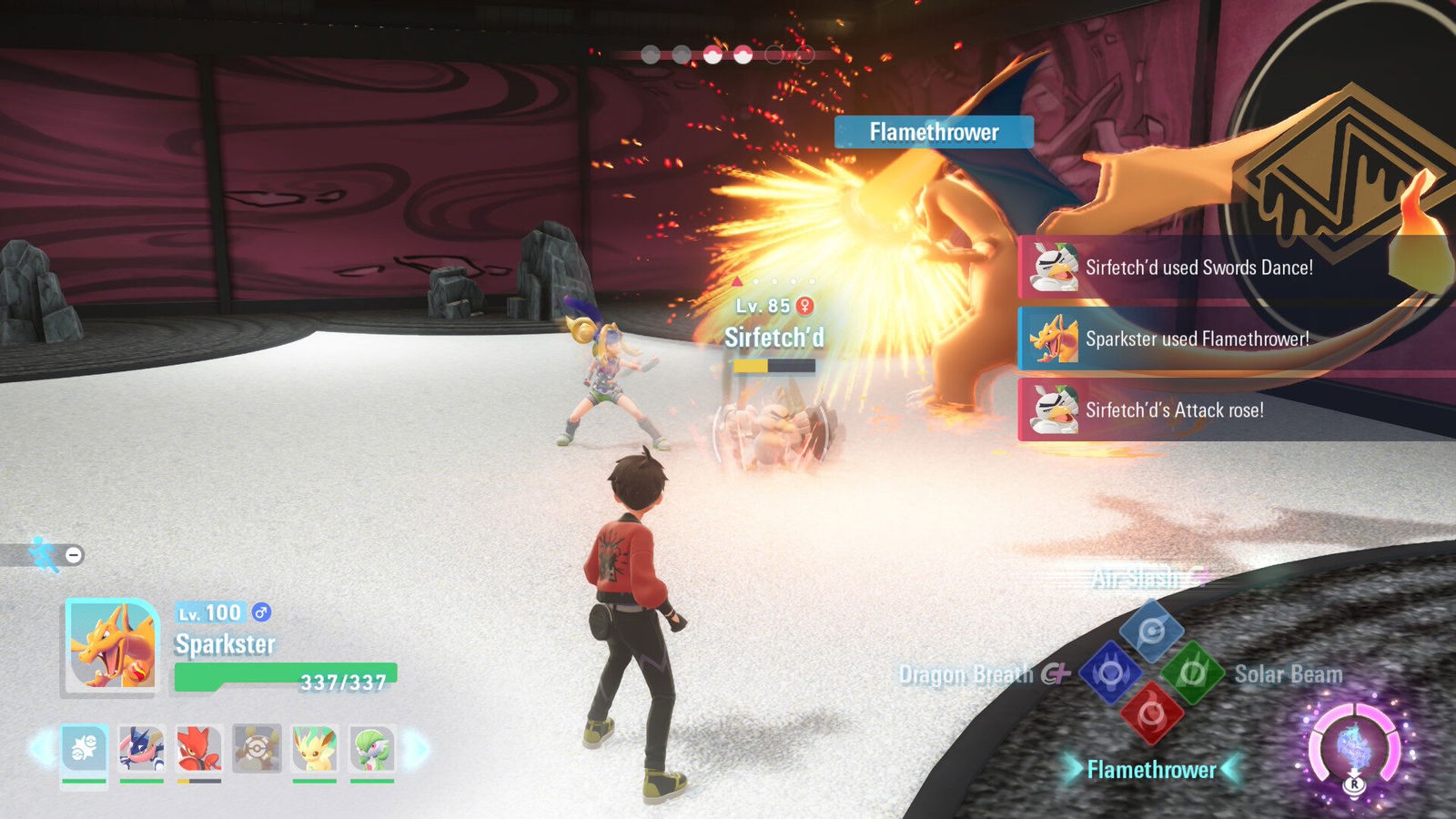
Task: Select Leafeon's thumbnail in the party lineup
Action: [312, 748]
